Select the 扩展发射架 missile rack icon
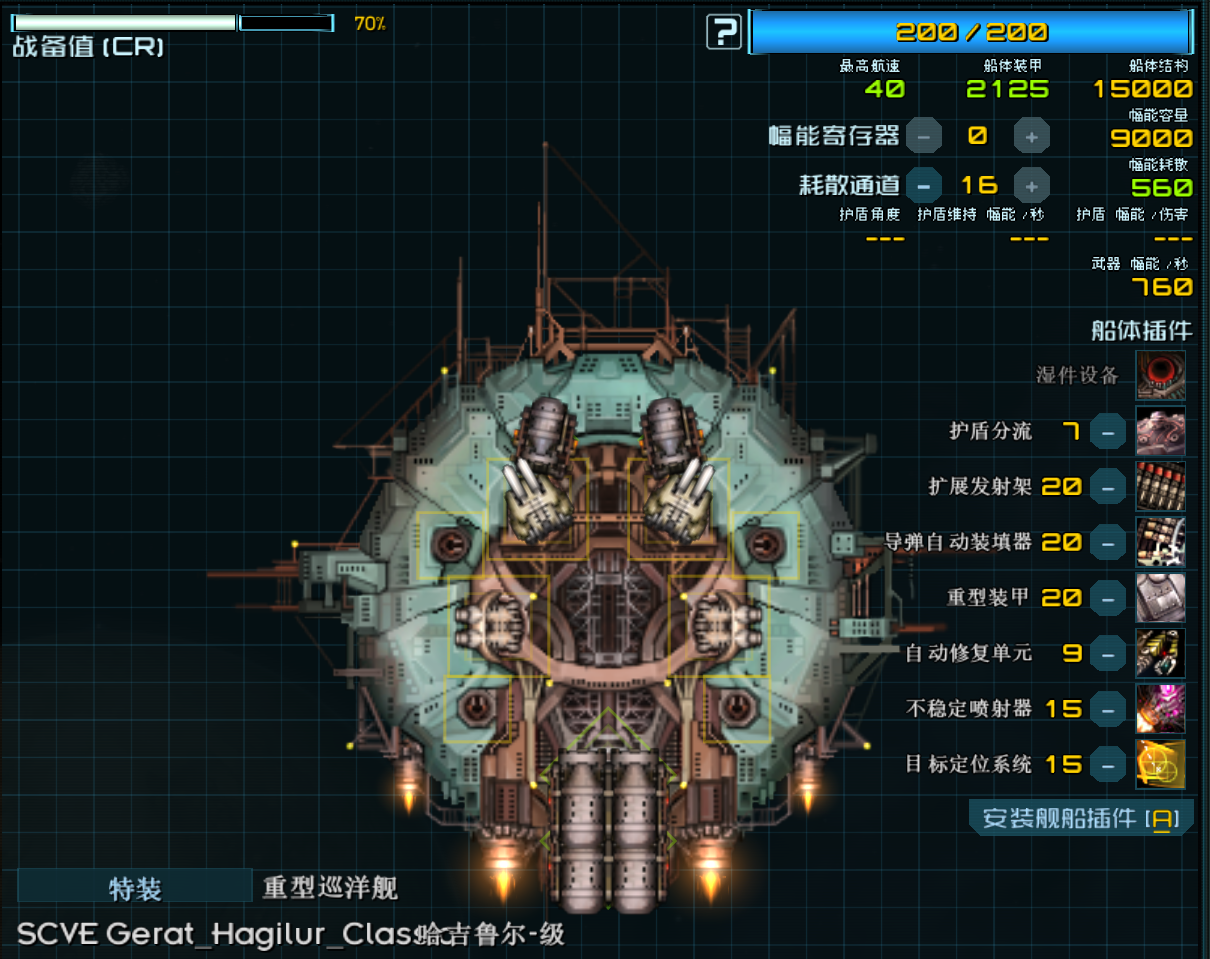 (1161, 487)
